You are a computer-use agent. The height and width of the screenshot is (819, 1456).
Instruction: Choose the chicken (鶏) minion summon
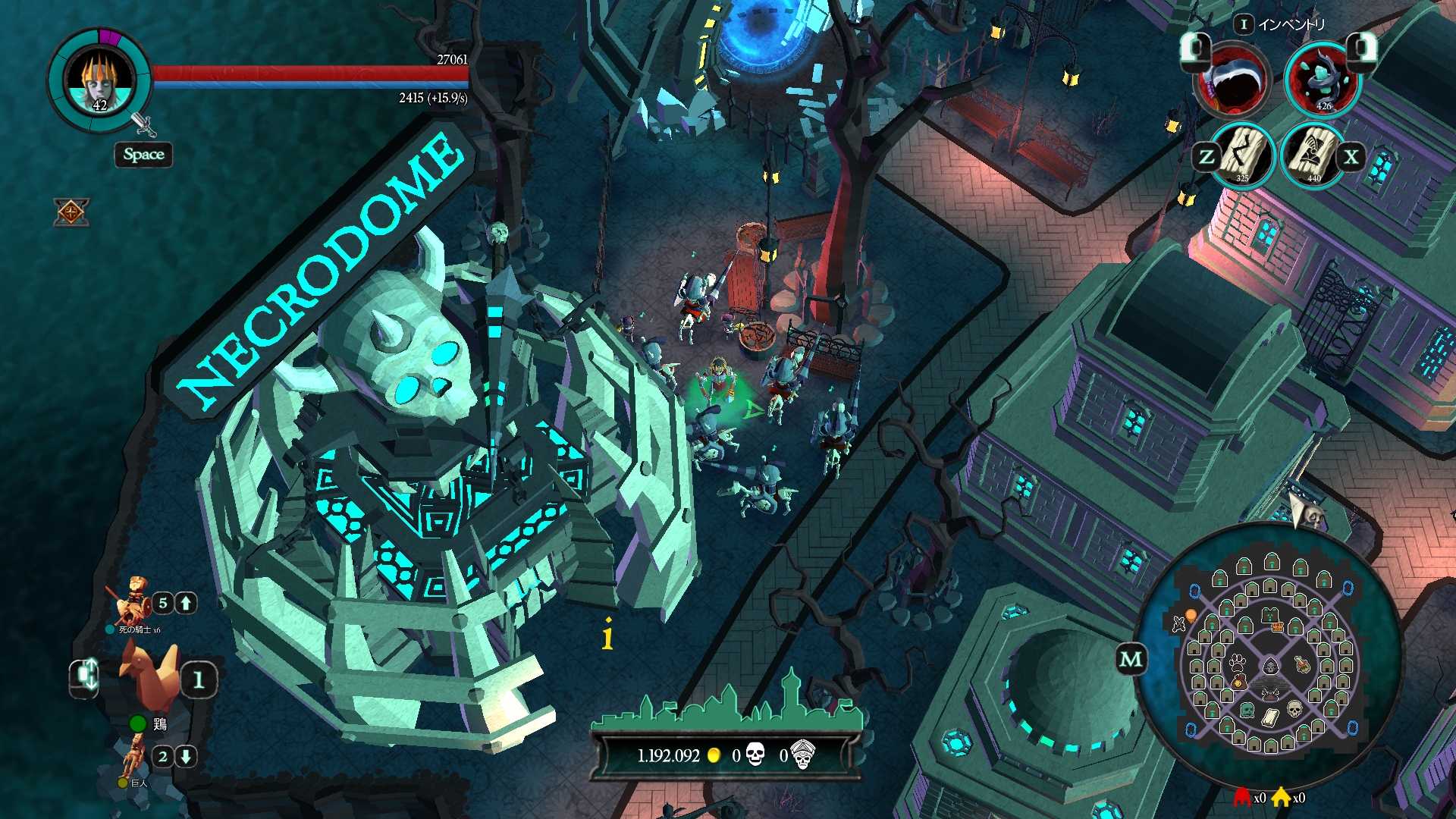click(x=152, y=675)
